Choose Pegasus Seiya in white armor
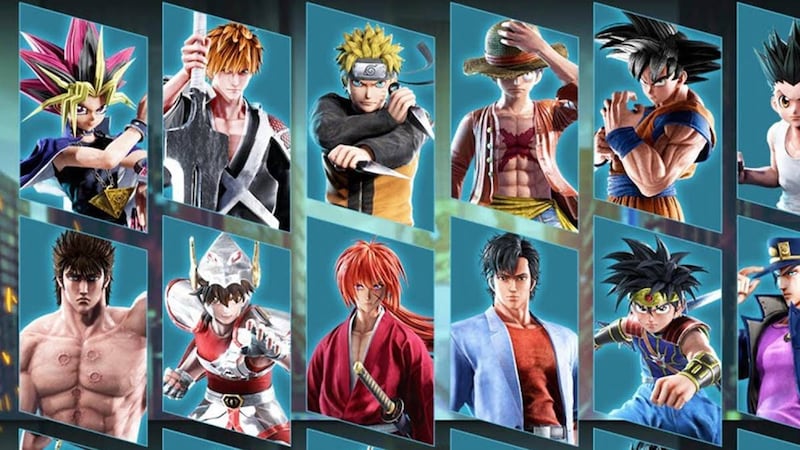 point(226,335)
